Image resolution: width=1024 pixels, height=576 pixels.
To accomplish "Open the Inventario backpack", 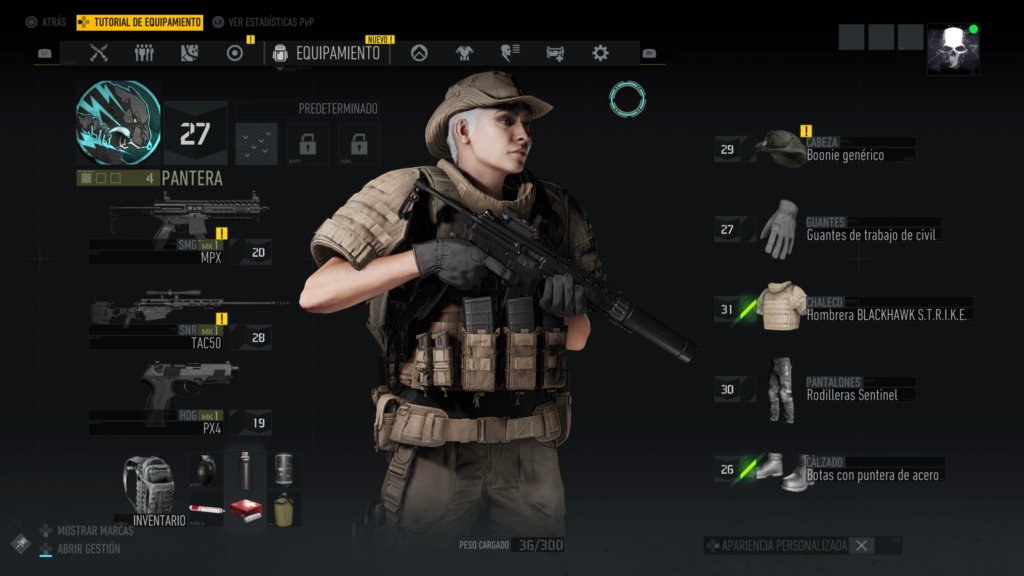I will [x=150, y=488].
